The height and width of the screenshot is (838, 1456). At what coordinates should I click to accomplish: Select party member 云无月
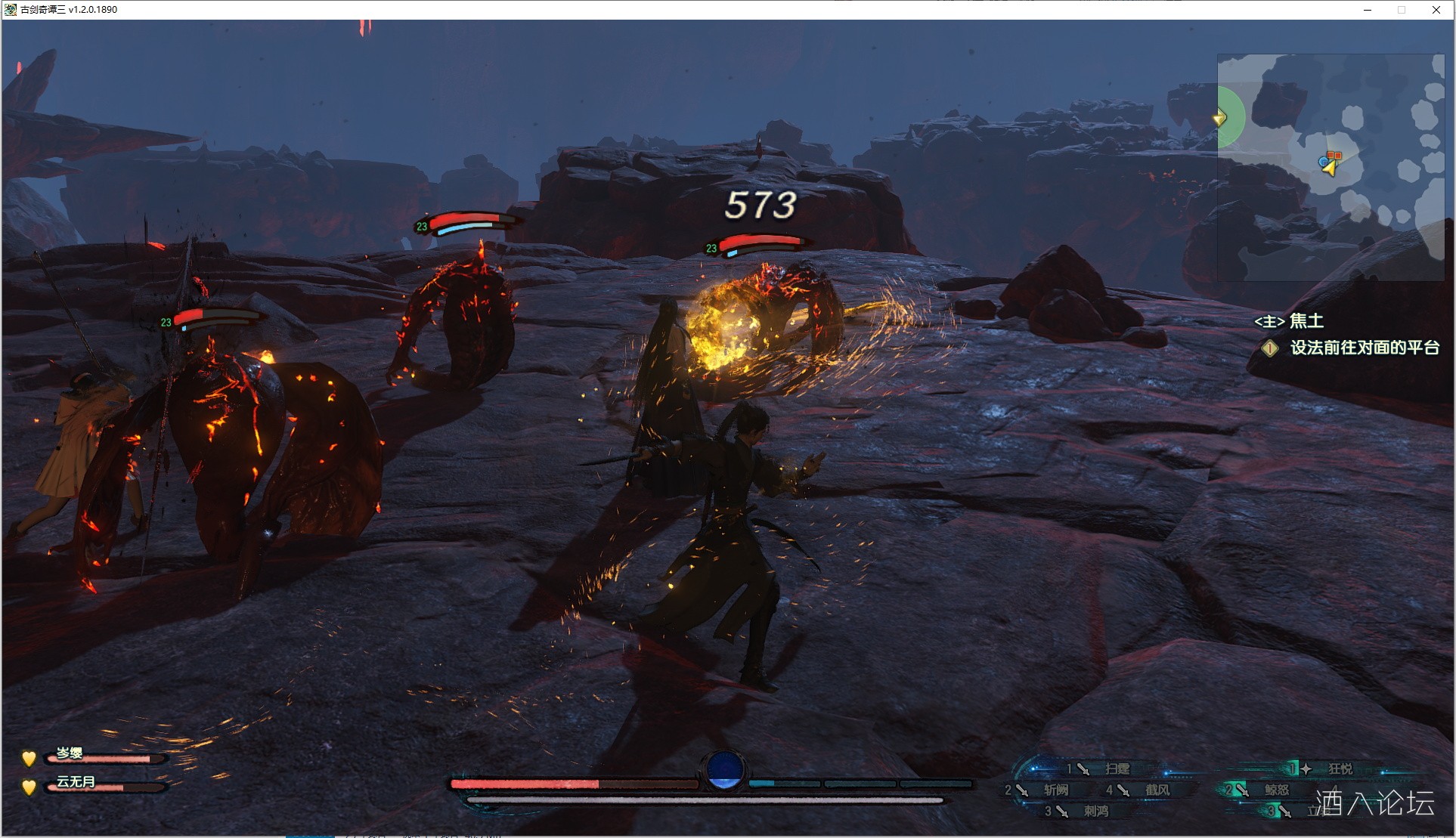click(x=76, y=781)
